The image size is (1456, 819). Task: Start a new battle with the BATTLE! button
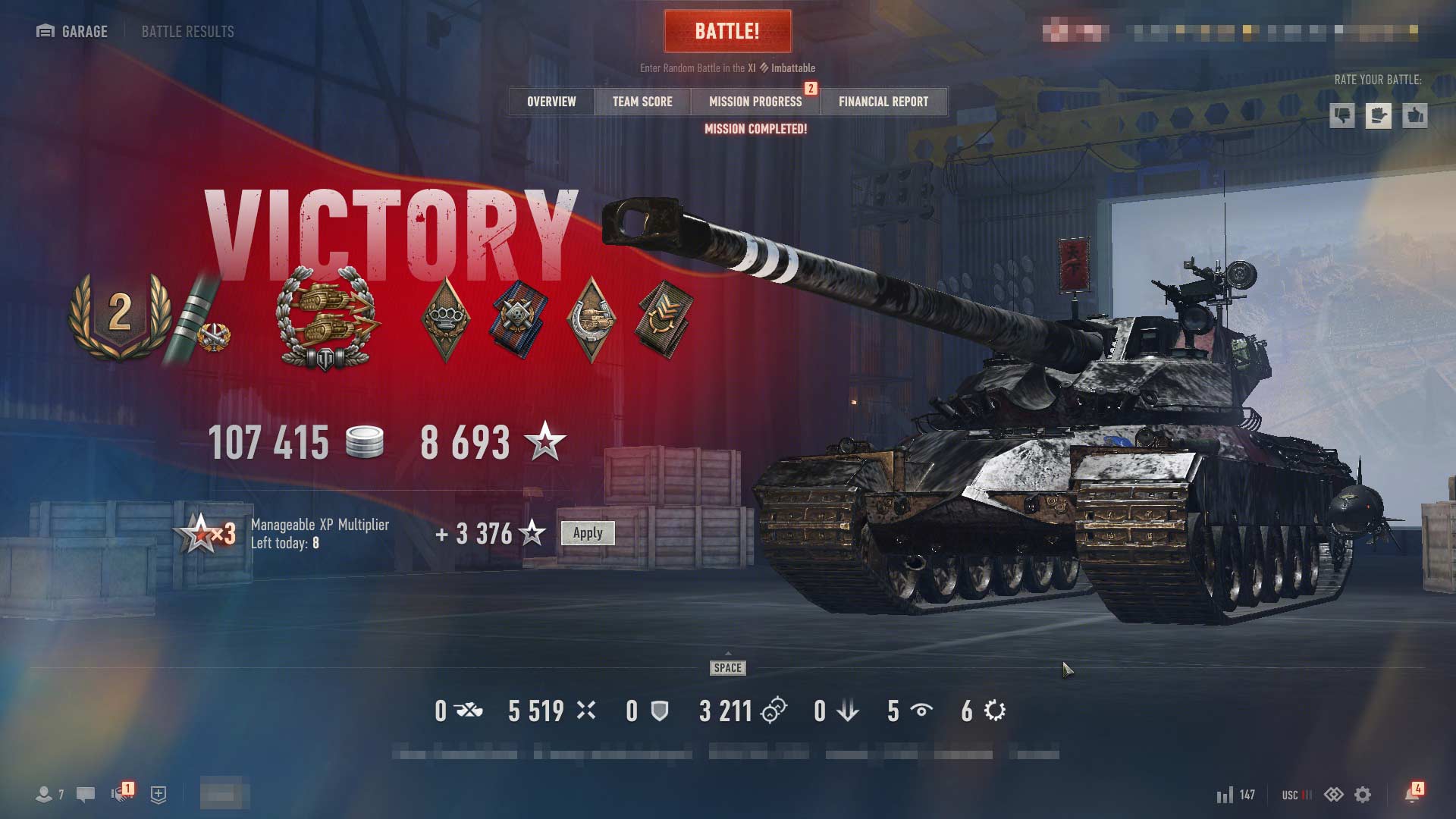pos(727,31)
